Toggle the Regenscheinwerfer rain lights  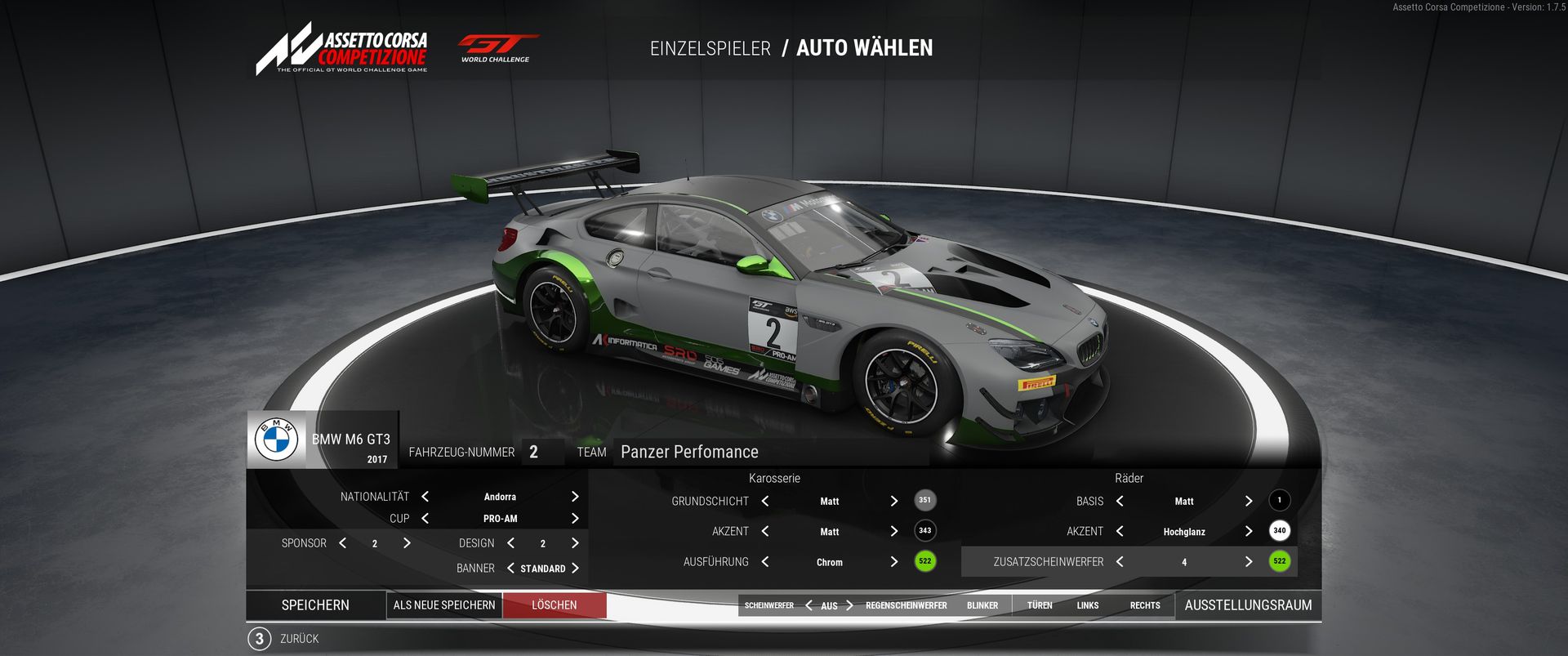click(906, 606)
